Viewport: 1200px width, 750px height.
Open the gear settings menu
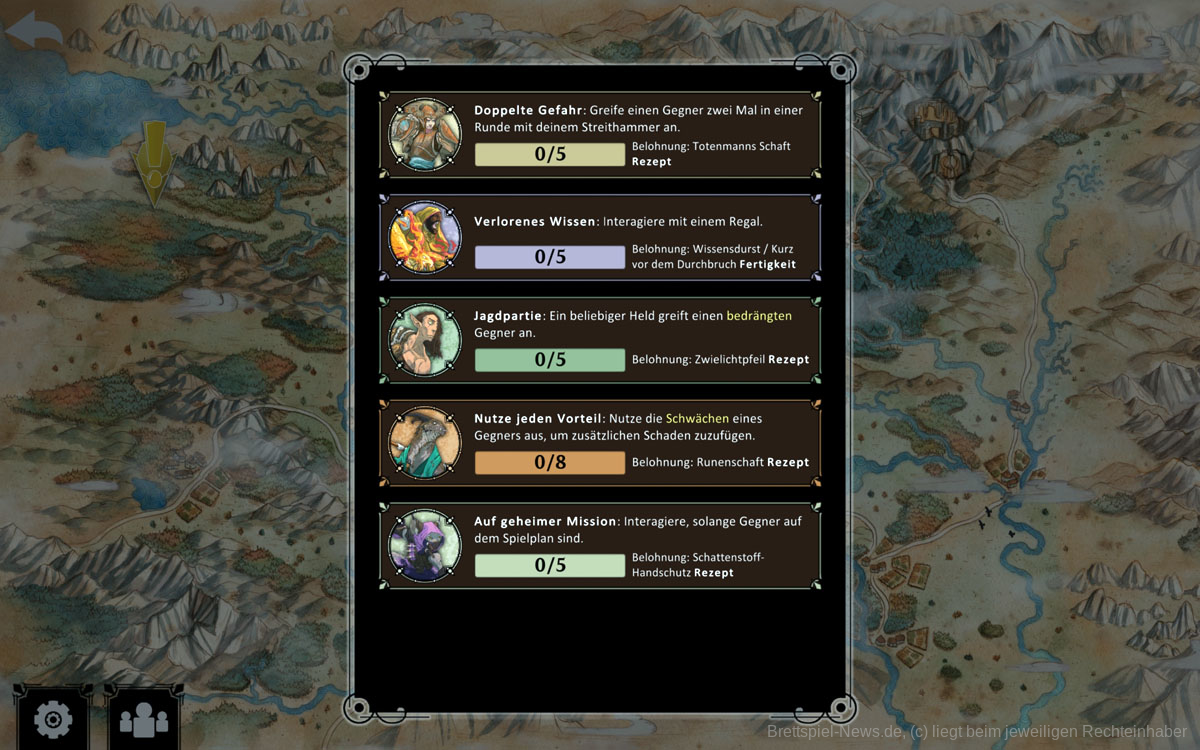tap(53, 718)
